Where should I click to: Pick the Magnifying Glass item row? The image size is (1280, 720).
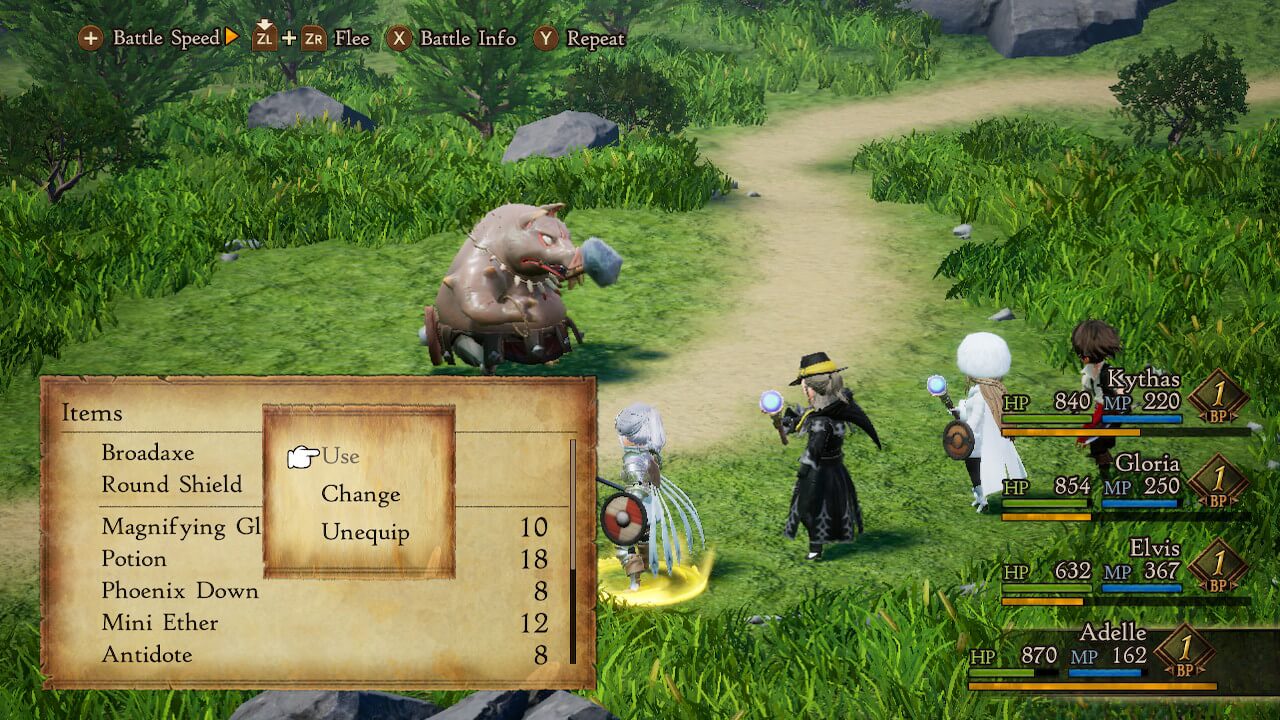click(180, 527)
